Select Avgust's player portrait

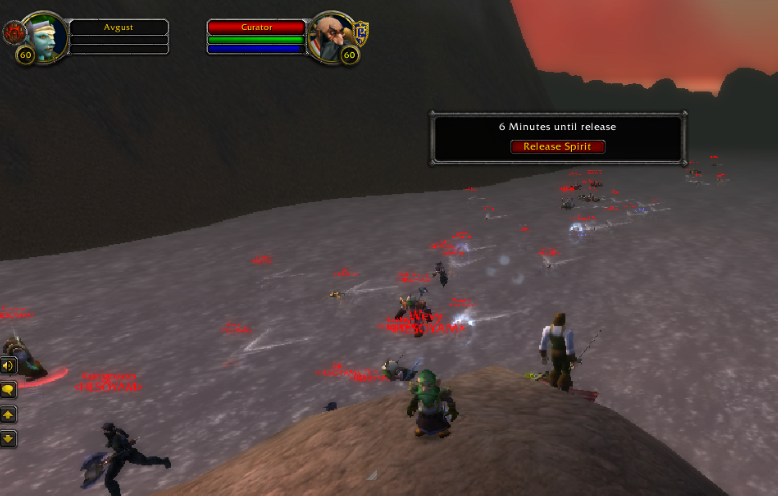(45, 35)
